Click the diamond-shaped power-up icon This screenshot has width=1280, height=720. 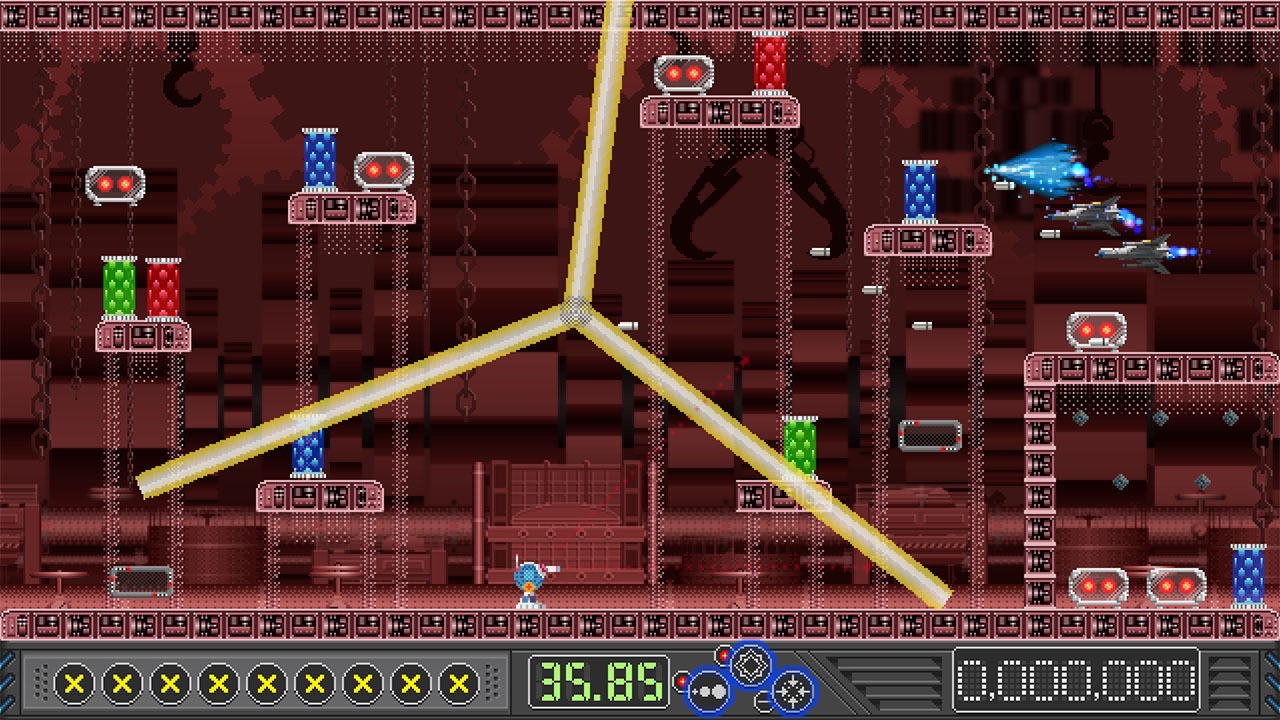pos(751,665)
